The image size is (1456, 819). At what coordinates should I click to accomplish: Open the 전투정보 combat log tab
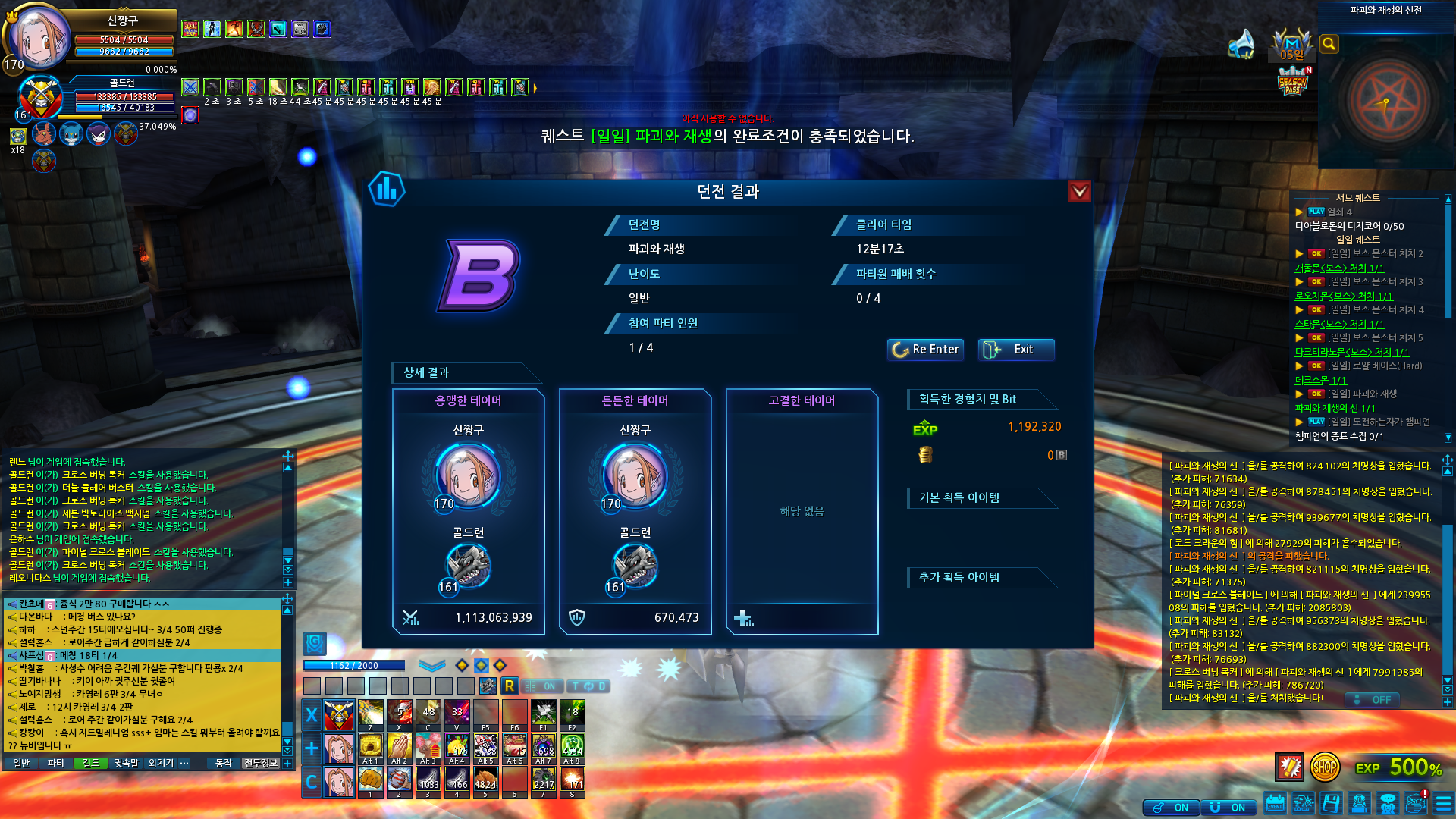pos(260,763)
